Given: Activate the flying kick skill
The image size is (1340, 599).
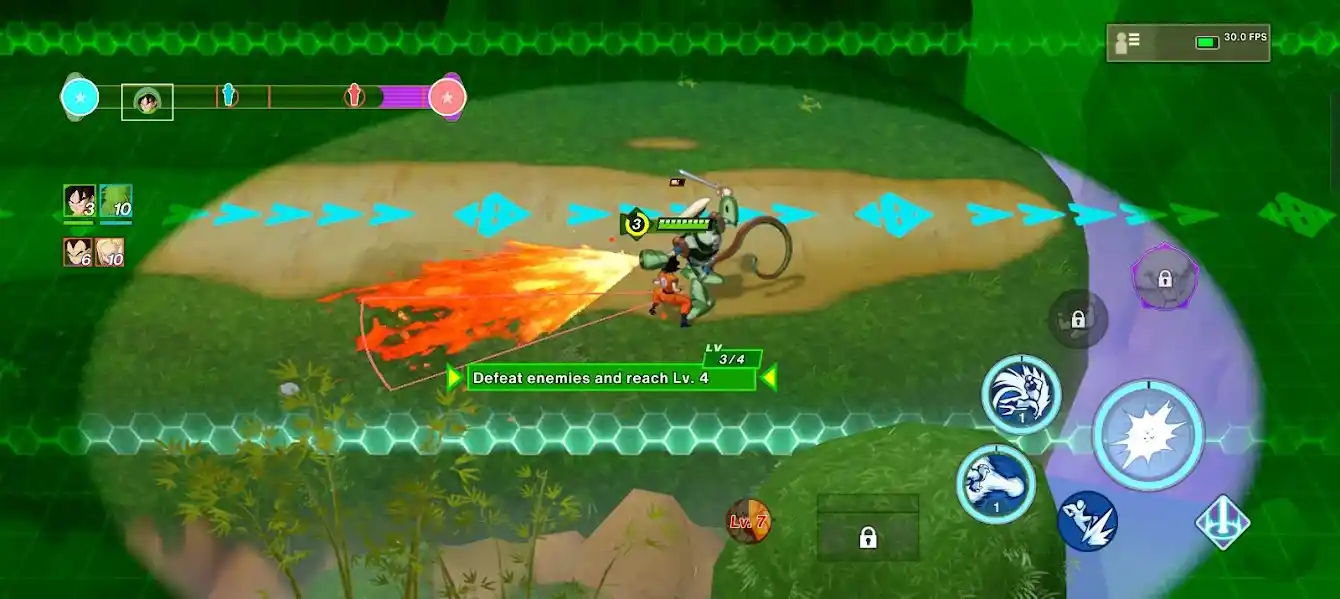Looking at the screenshot, I should point(1021,394).
